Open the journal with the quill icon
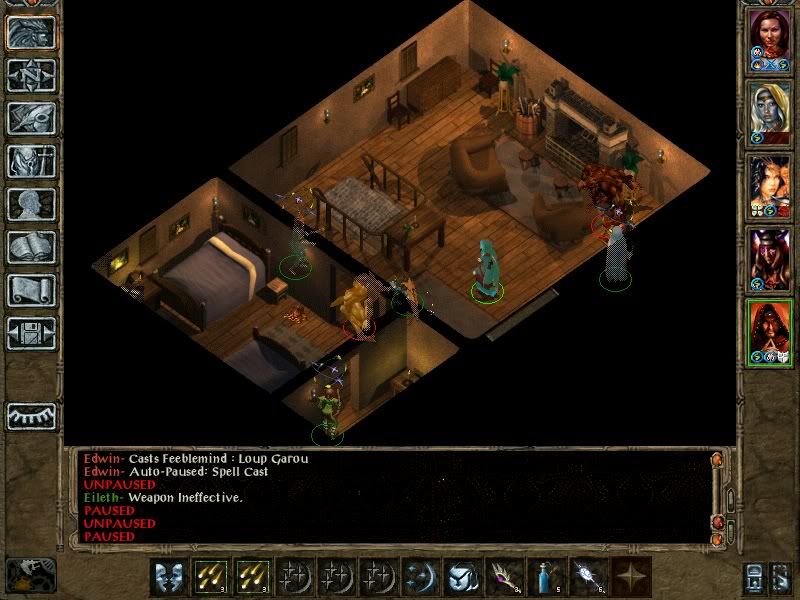This screenshot has width=800, height=600. click(x=30, y=118)
